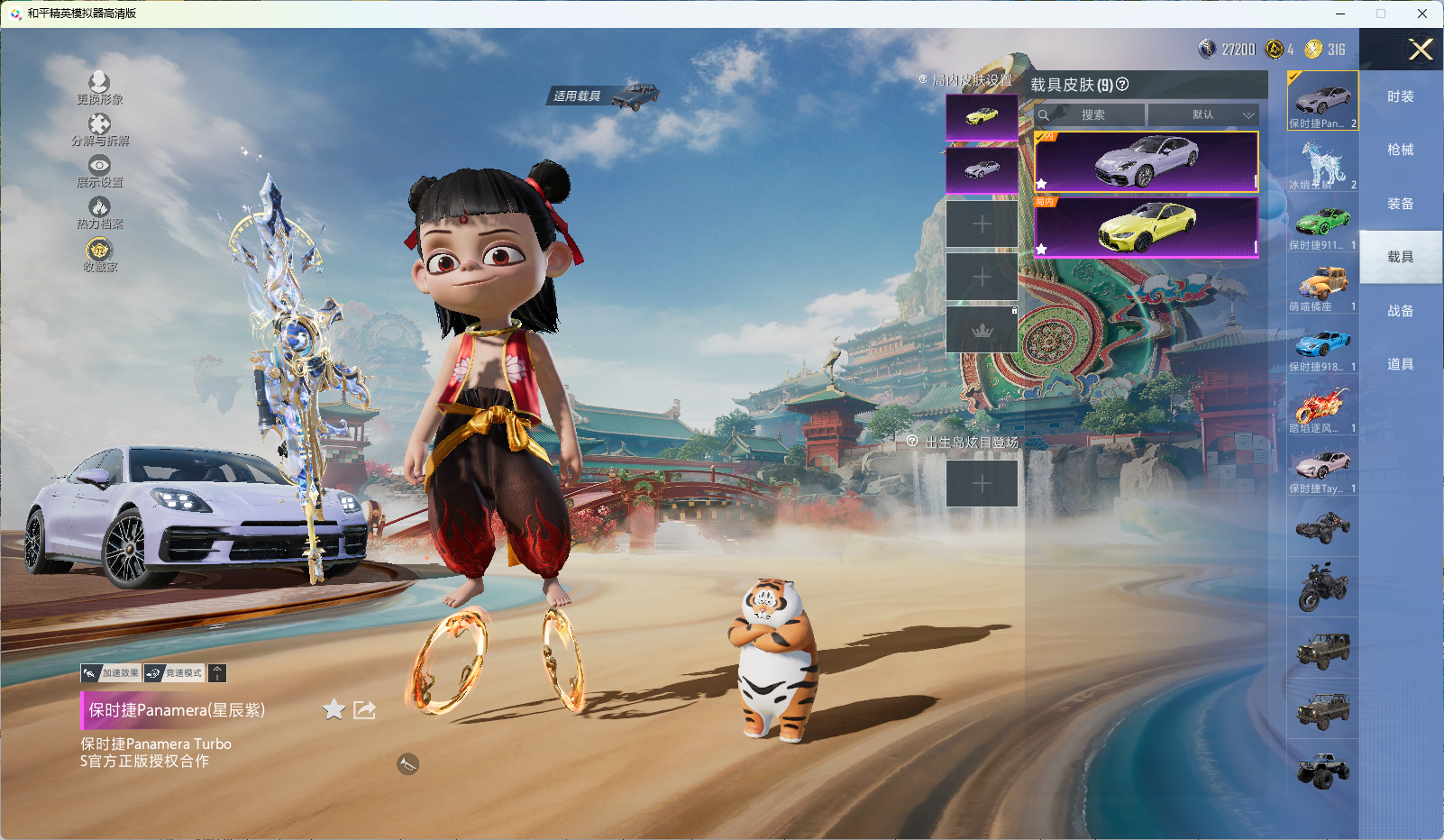Select the yellow coupe skin in the list
The height and width of the screenshot is (840, 1444).
click(1147, 226)
